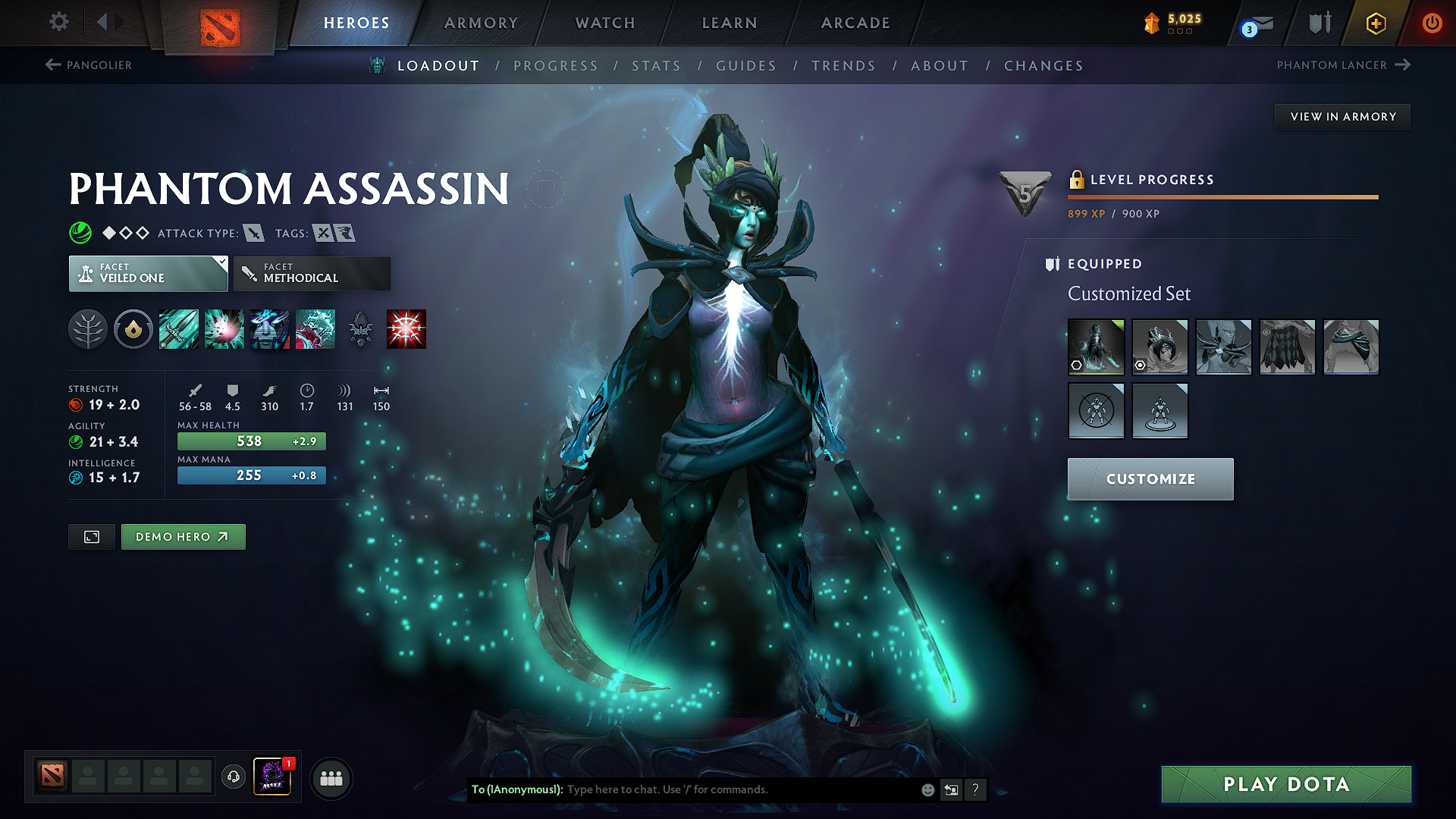Open the Veiled One facet dropdown arrow
1456x819 pixels.
pyautogui.click(x=221, y=263)
